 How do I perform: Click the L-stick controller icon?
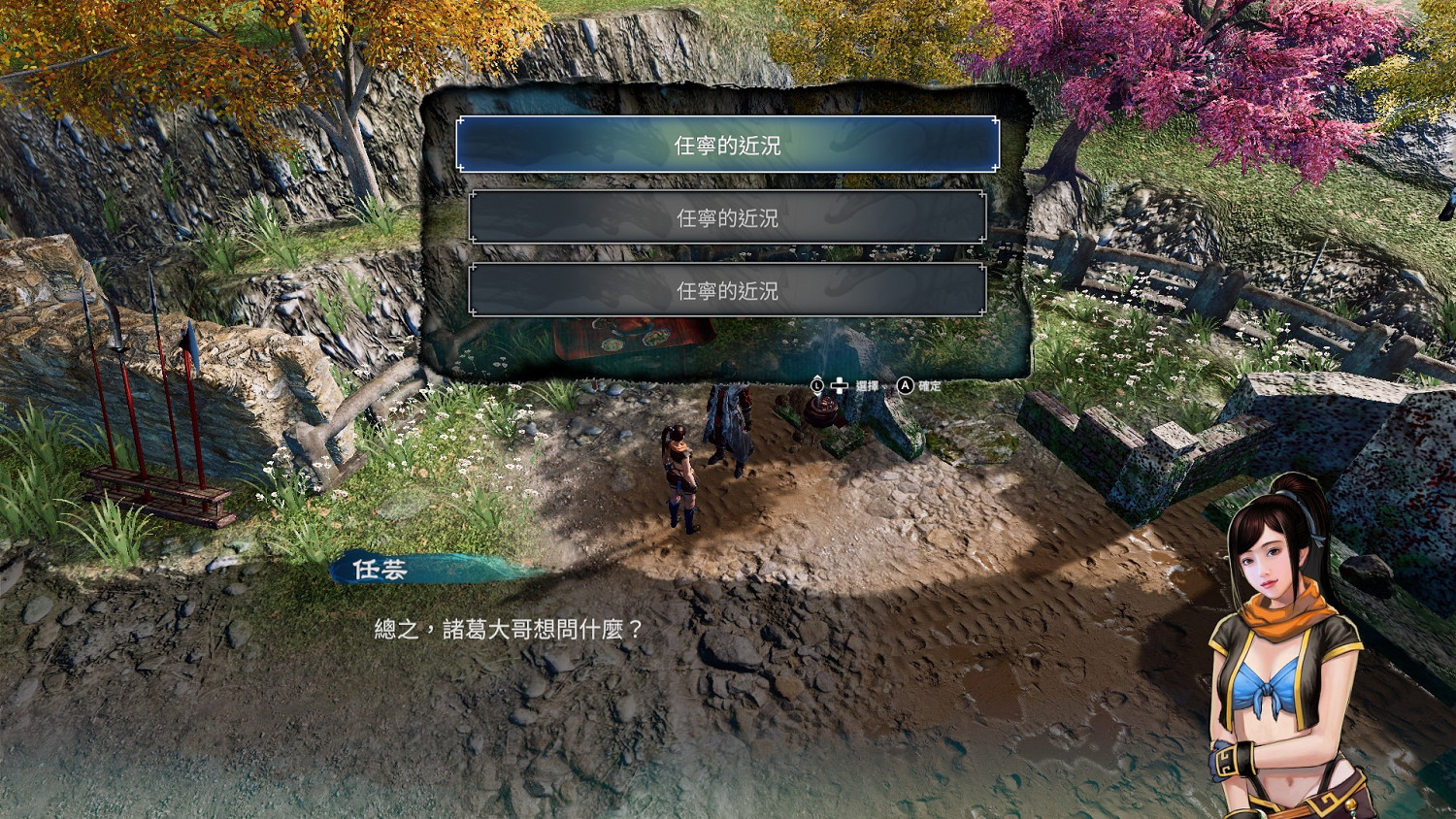click(x=817, y=384)
